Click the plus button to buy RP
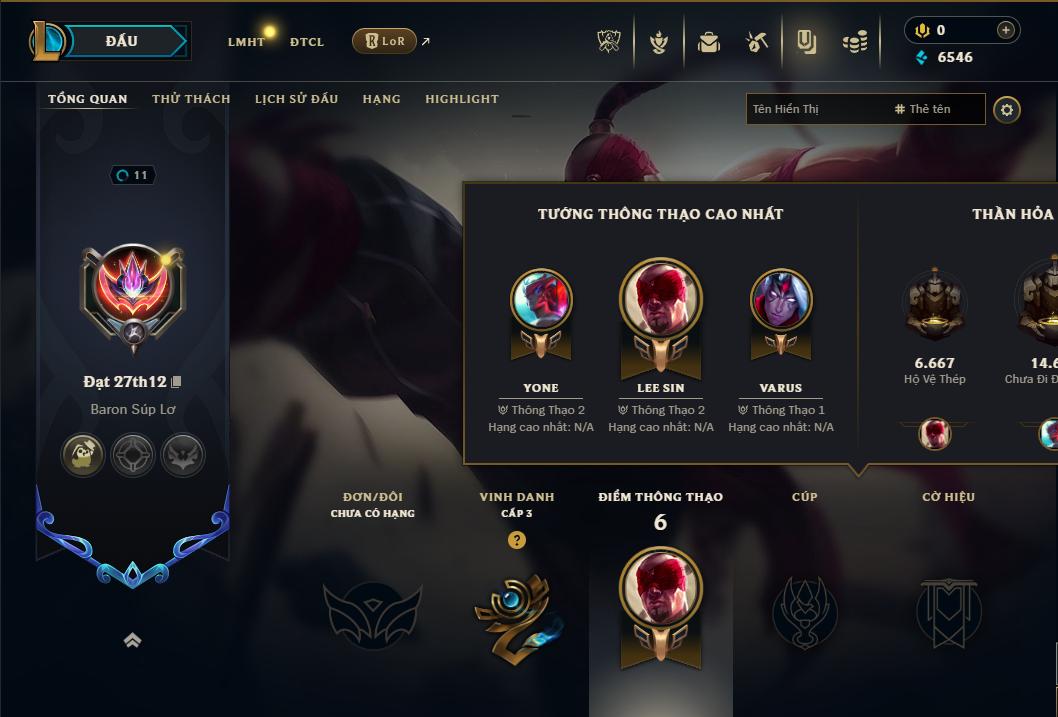 [x=1005, y=30]
